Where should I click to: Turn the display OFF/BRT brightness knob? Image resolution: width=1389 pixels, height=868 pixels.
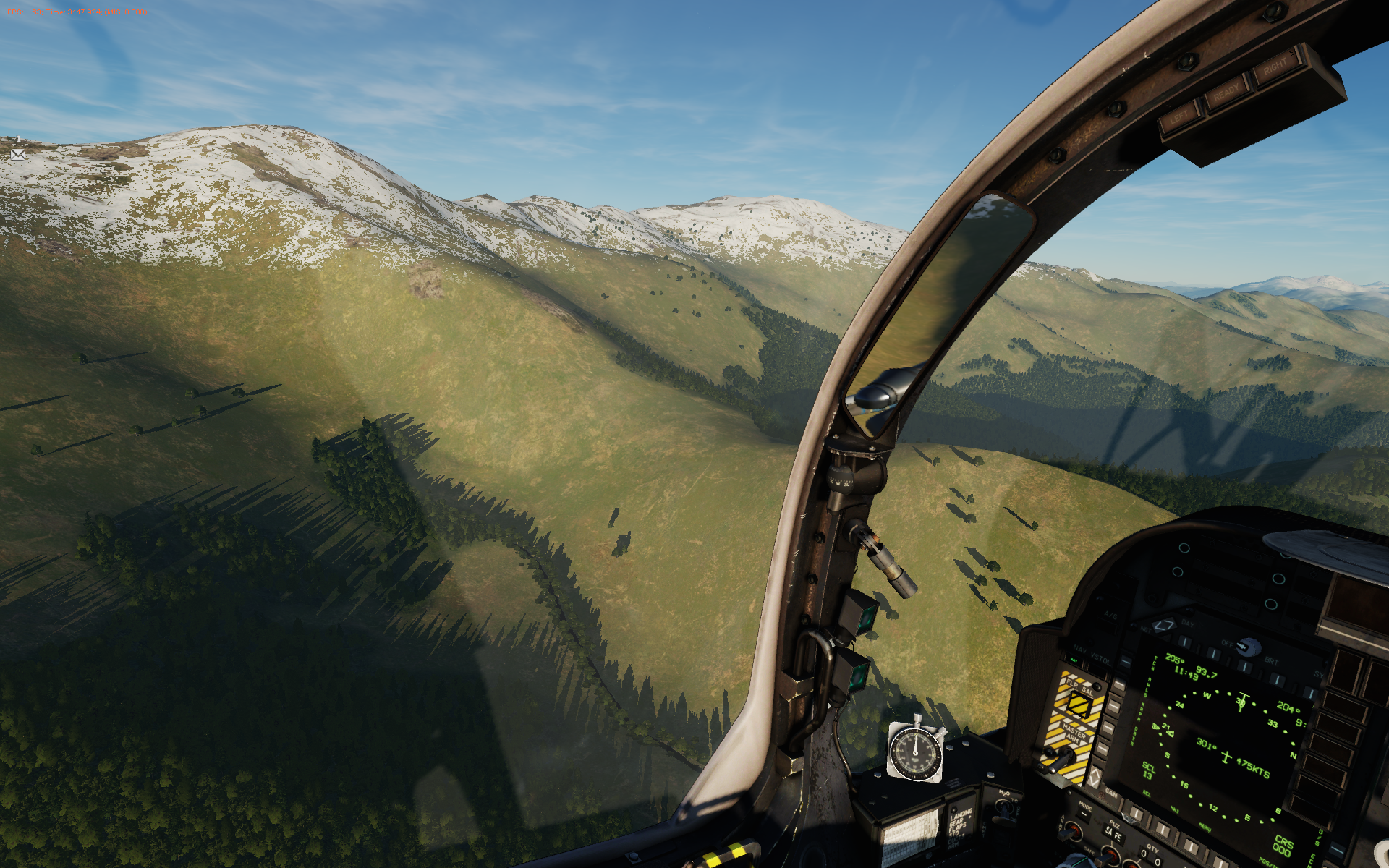click(x=1246, y=646)
